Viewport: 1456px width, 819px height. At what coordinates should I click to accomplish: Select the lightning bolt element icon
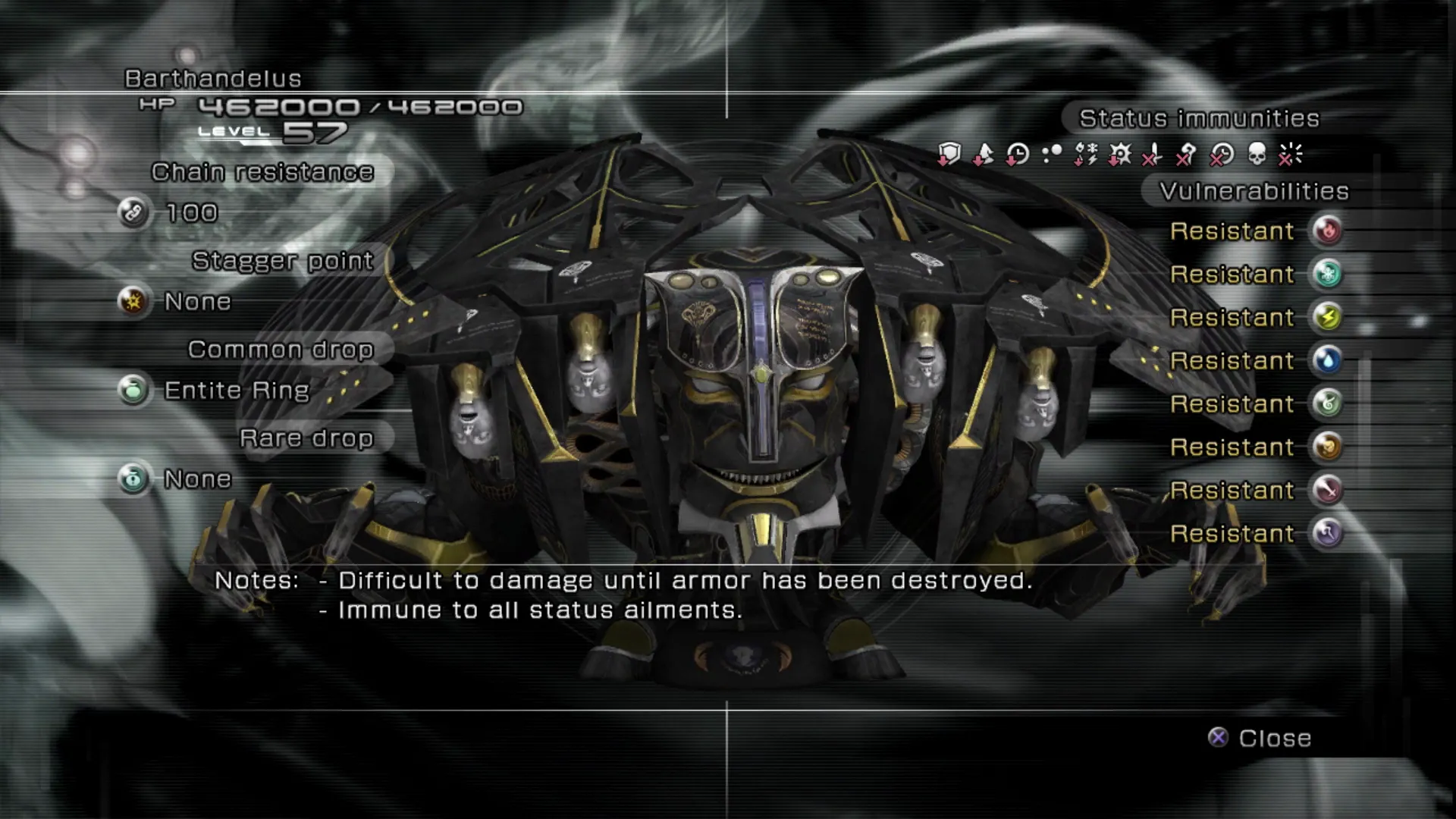coord(1327,317)
